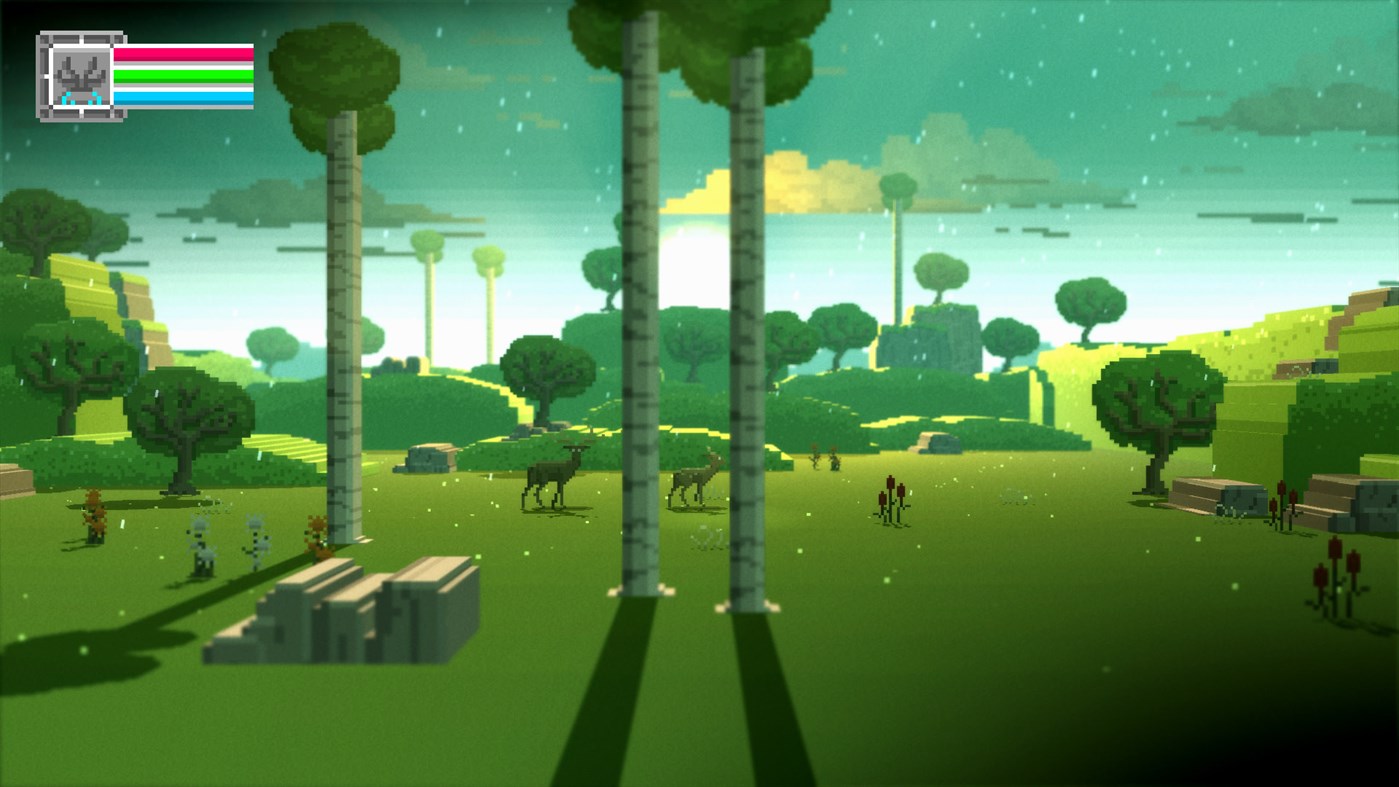The width and height of the screenshot is (1399, 787).
Task: Click the deer face portrait in the HUD
Action: tap(82, 75)
